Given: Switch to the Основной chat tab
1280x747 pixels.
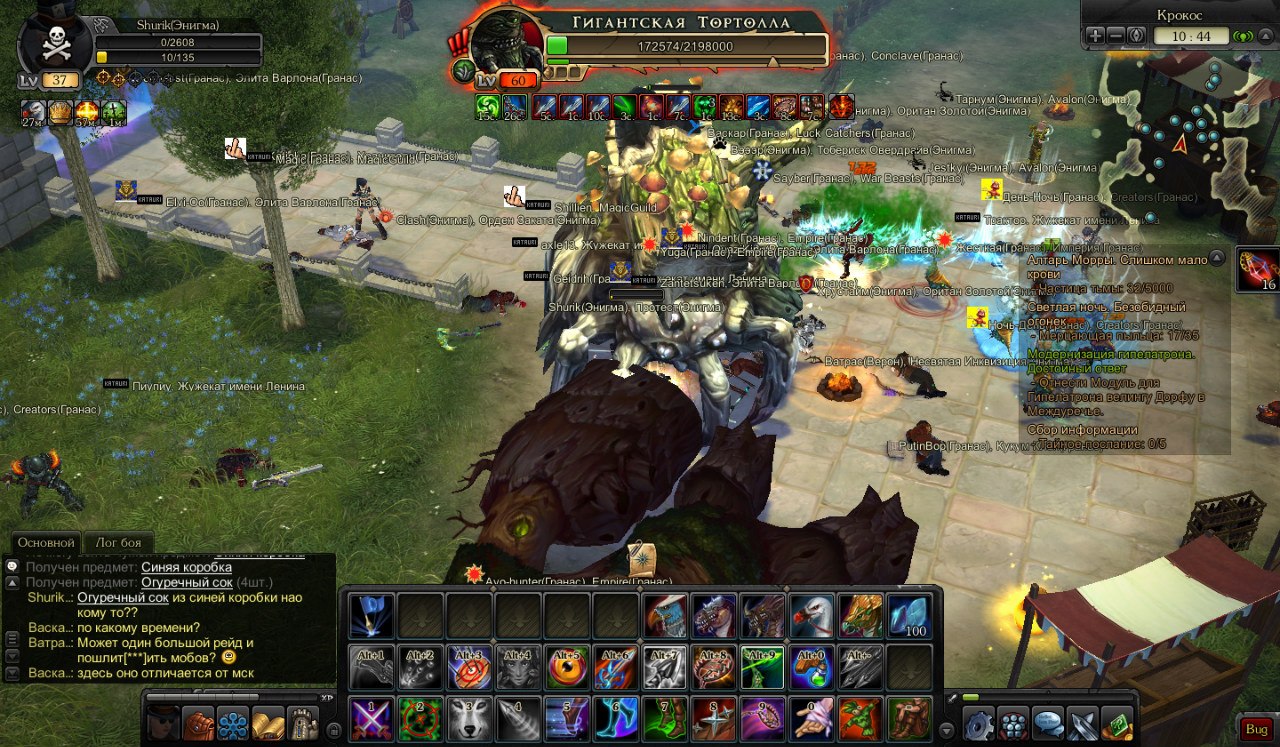Looking at the screenshot, I should 47,543.
